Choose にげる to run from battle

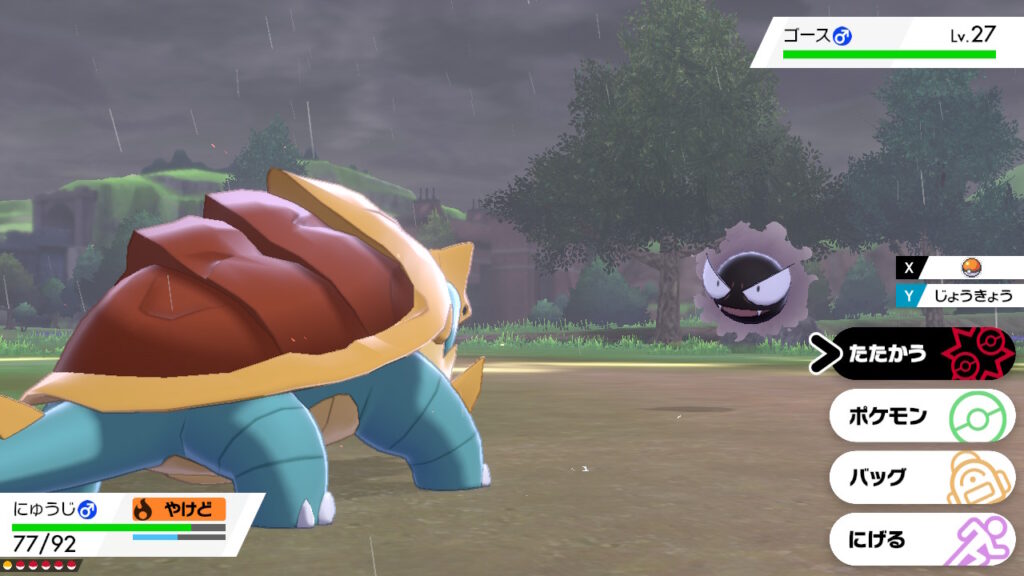click(x=920, y=540)
